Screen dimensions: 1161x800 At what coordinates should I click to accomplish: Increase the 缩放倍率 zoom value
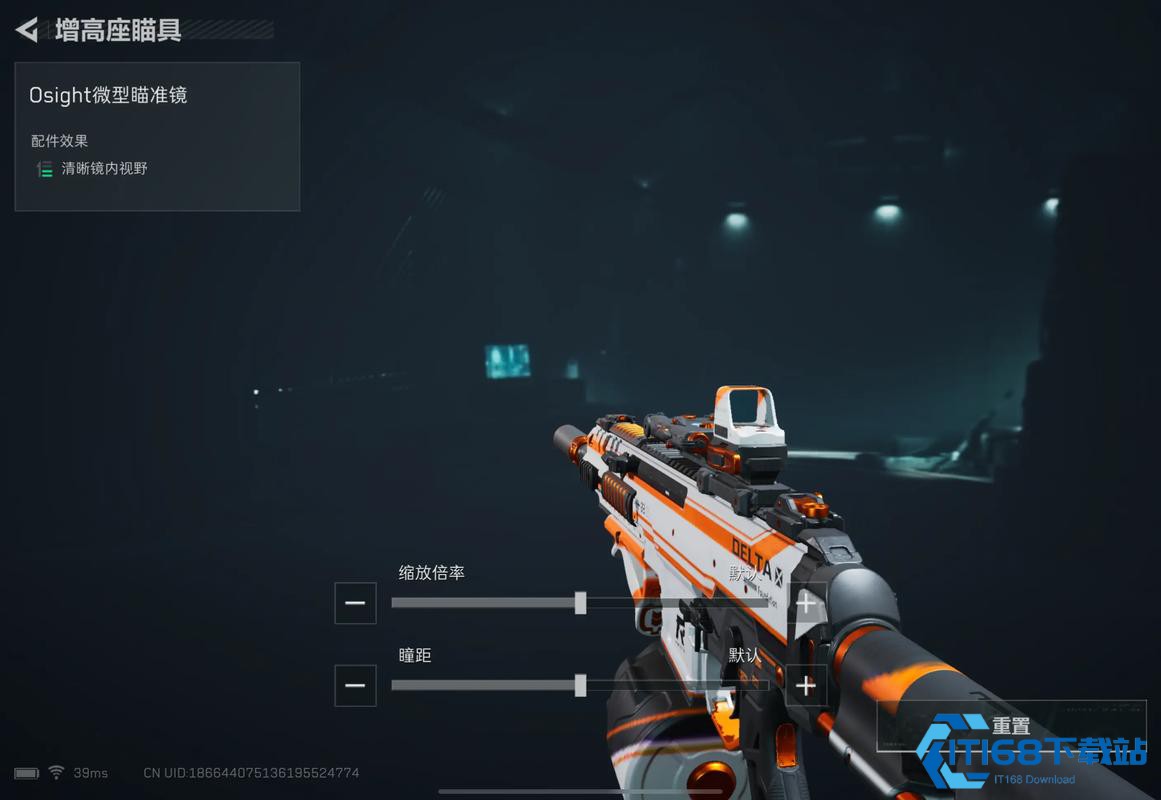tap(806, 603)
